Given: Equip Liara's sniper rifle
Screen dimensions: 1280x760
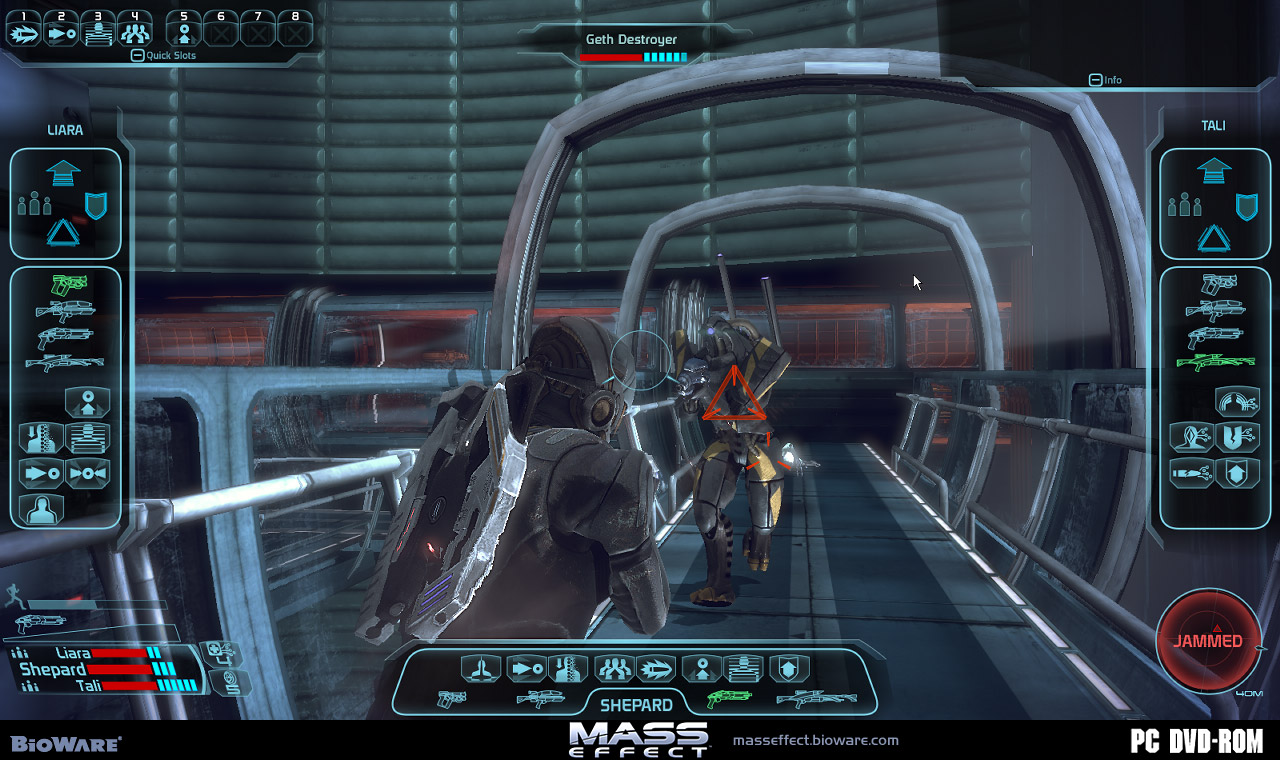Looking at the screenshot, I should (x=65, y=362).
